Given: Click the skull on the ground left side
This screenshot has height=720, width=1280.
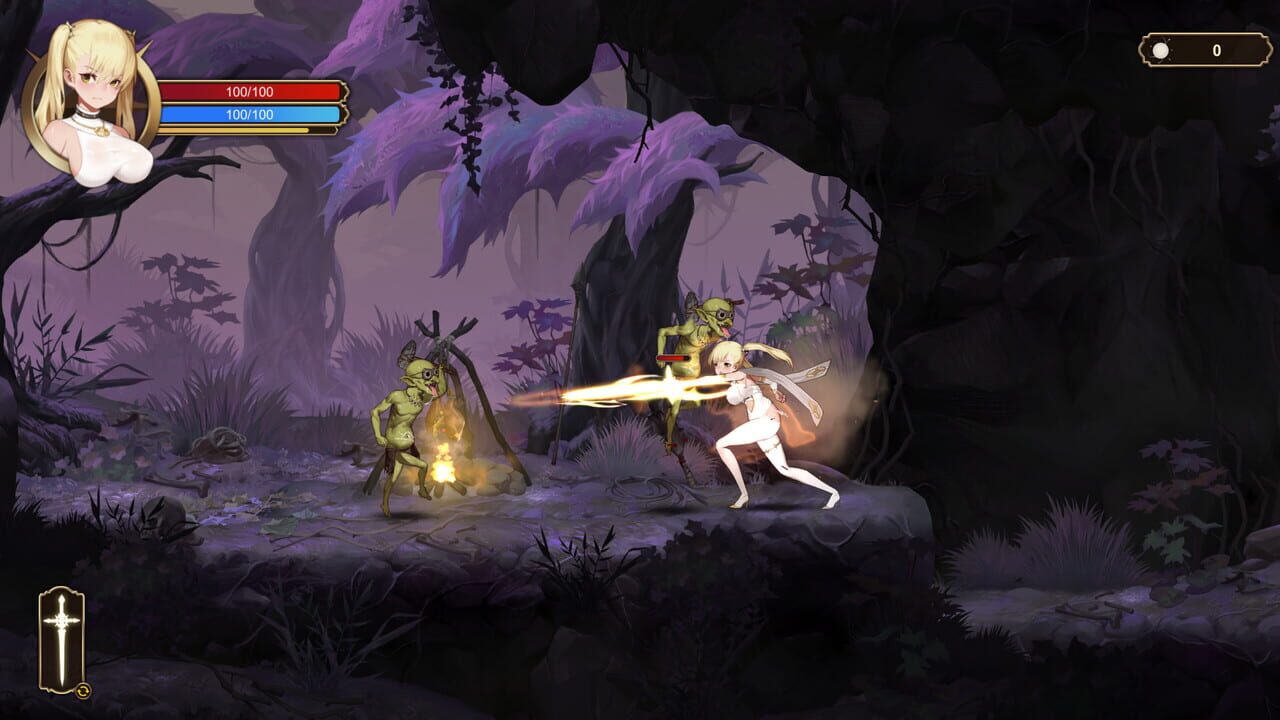Looking at the screenshot, I should pyautogui.click(x=220, y=440).
